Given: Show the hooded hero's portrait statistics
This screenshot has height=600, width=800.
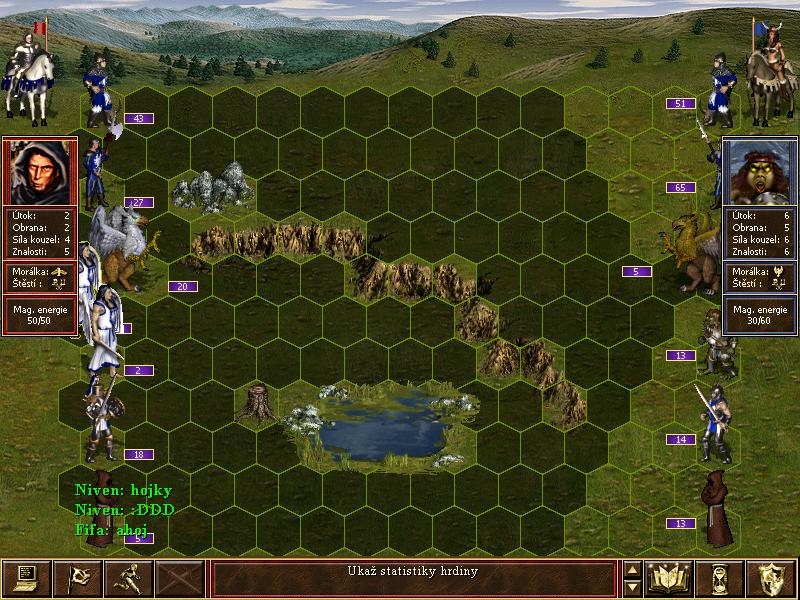Looking at the screenshot, I should point(41,171).
